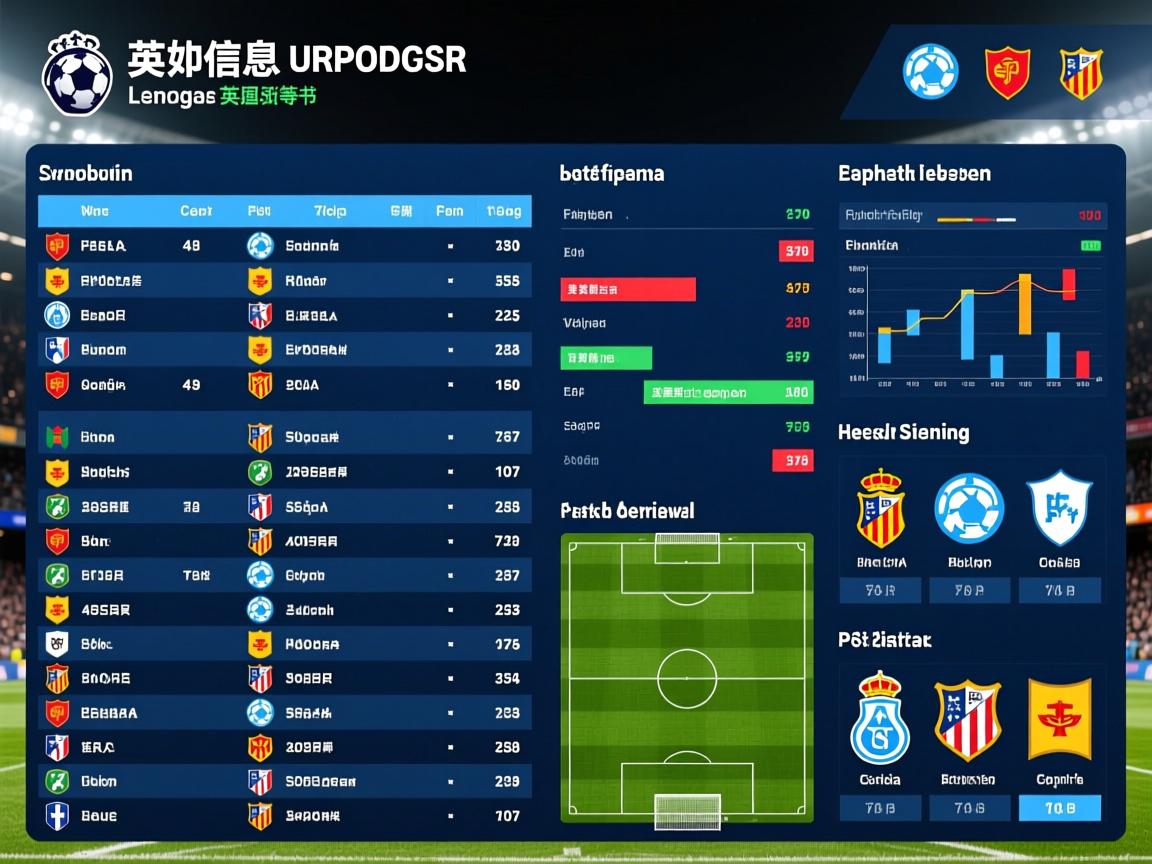The image size is (1152, 864).
Task: Open the yellow-red striped crest in header
Action: pyautogui.click(x=1081, y=73)
